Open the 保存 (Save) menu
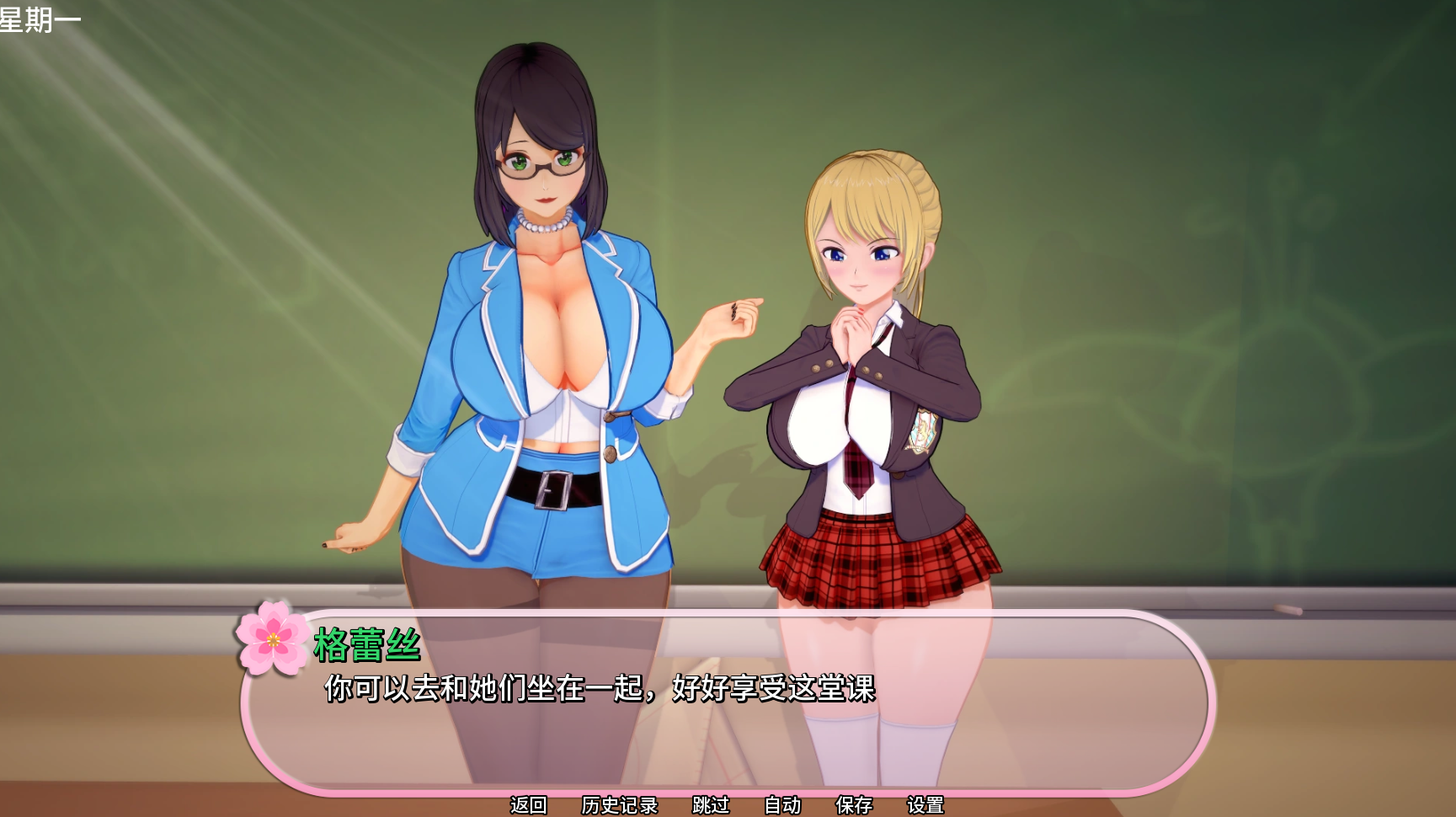 [x=854, y=805]
